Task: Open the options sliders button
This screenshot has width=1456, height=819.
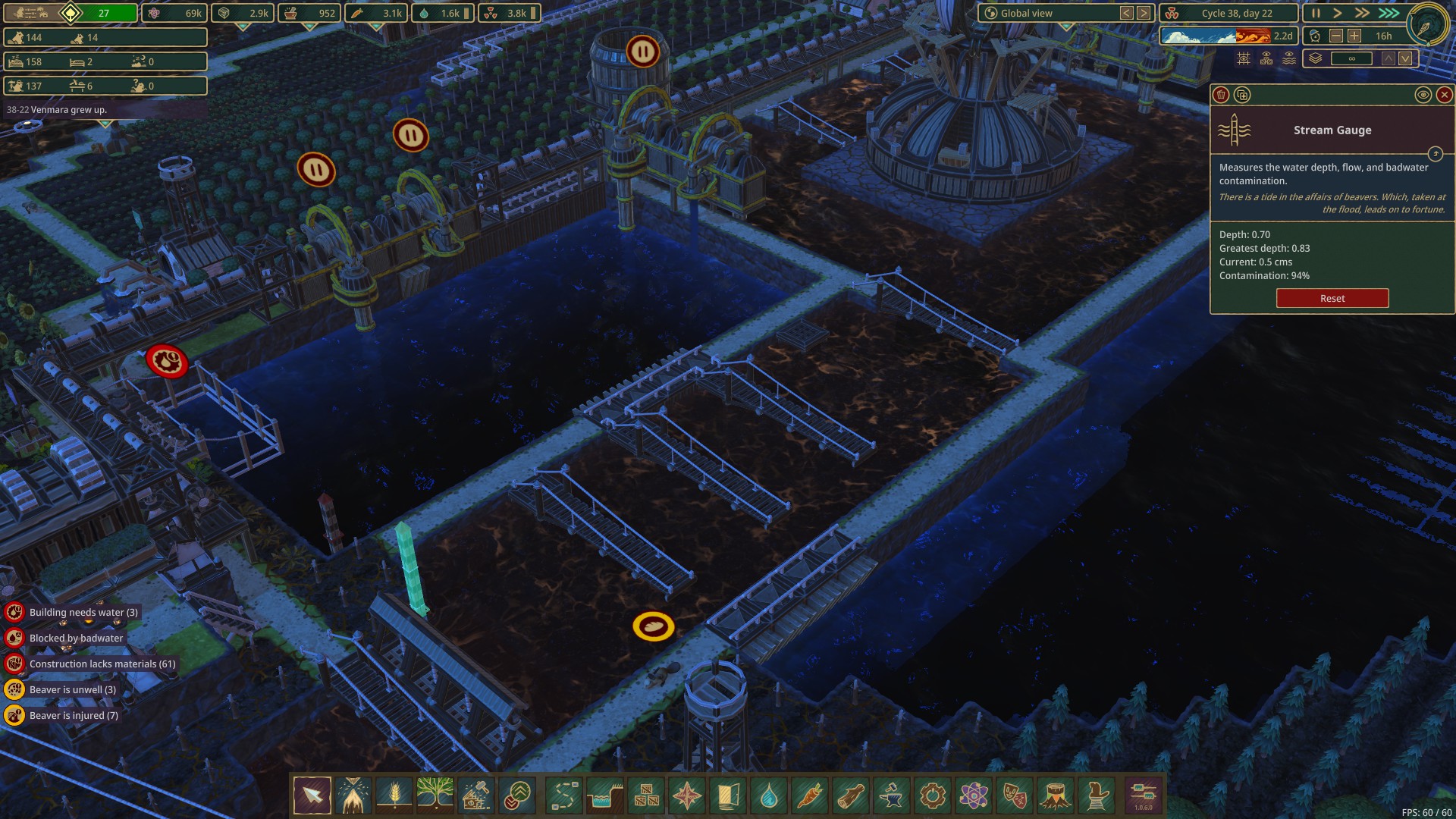Action: 1143,794
